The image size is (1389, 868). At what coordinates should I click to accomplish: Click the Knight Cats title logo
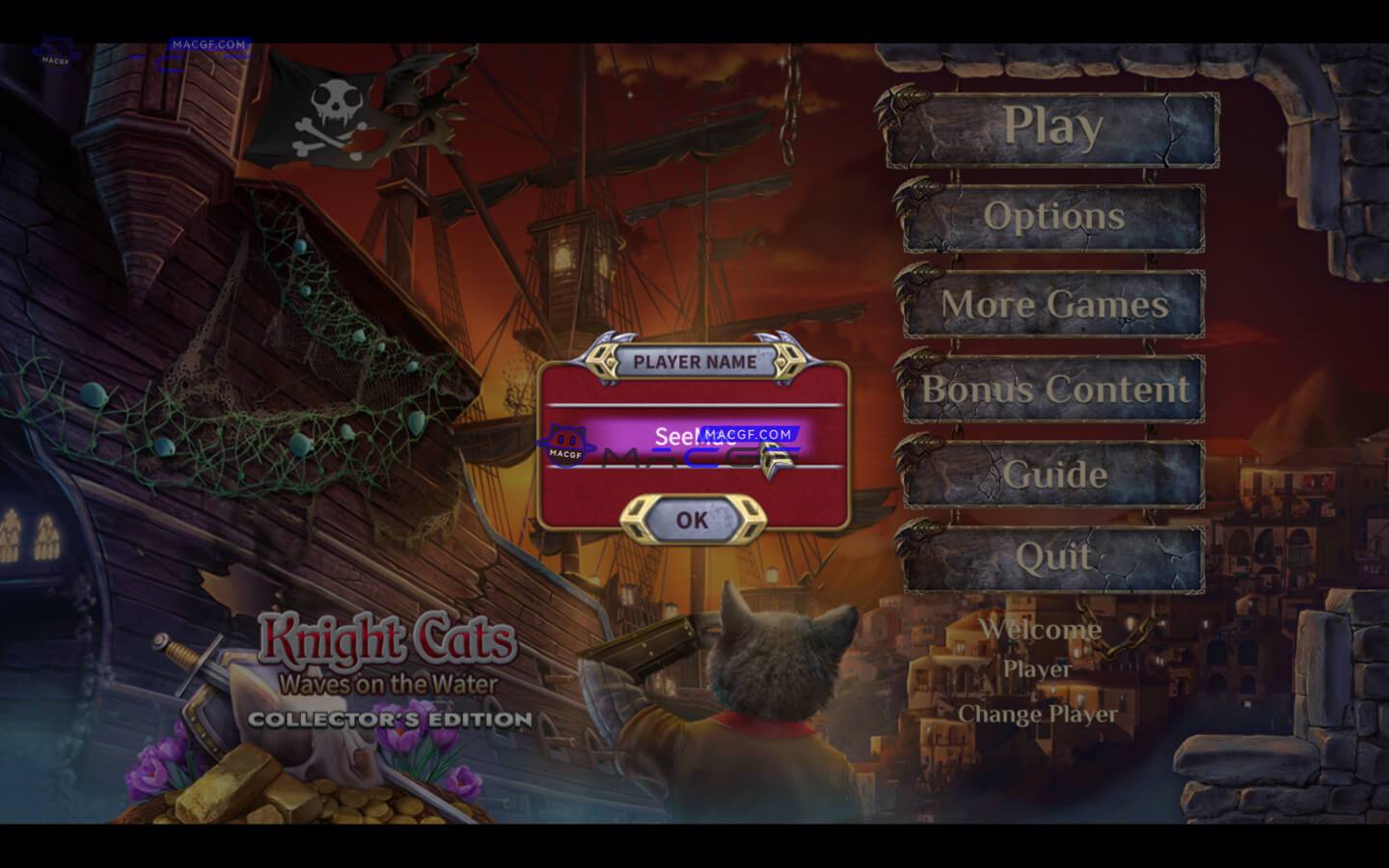pos(389,637)
